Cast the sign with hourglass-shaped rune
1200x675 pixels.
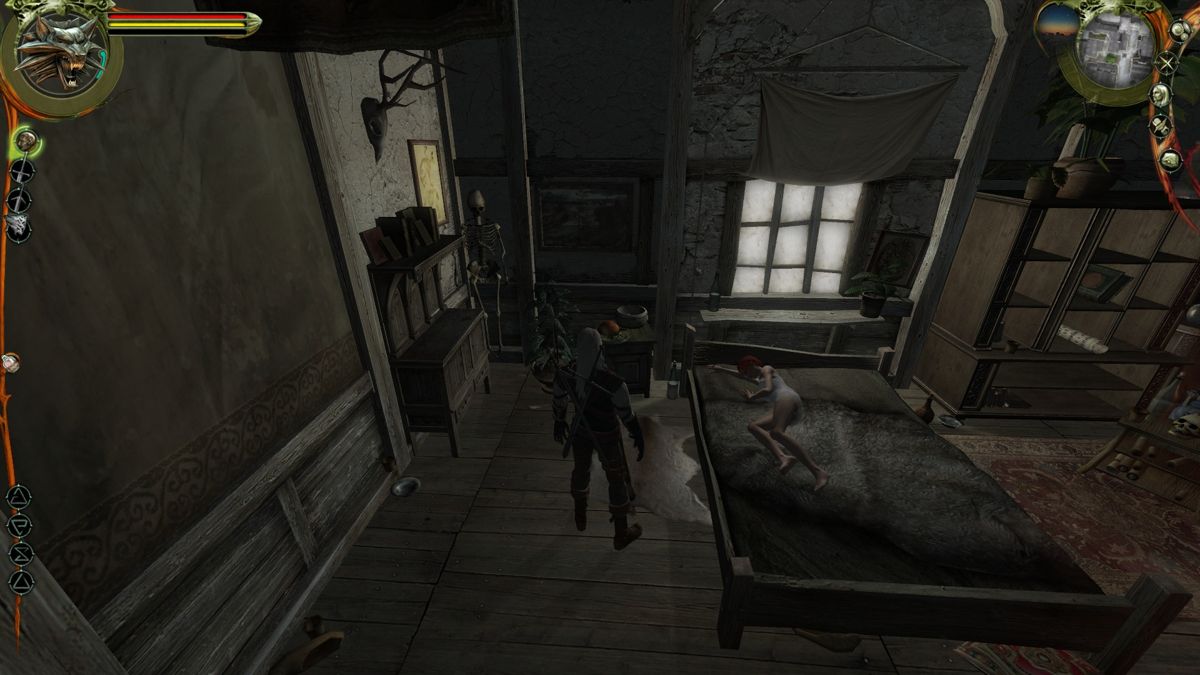coord(20,553)
